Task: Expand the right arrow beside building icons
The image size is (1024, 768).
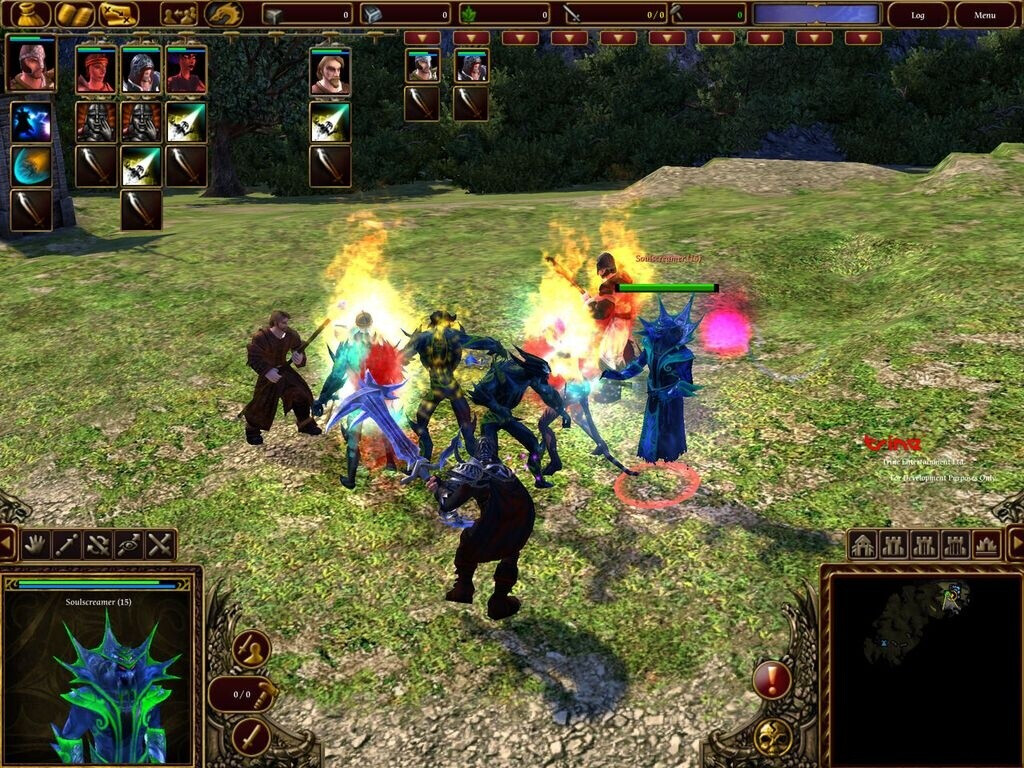Action: click(1014, 545)
